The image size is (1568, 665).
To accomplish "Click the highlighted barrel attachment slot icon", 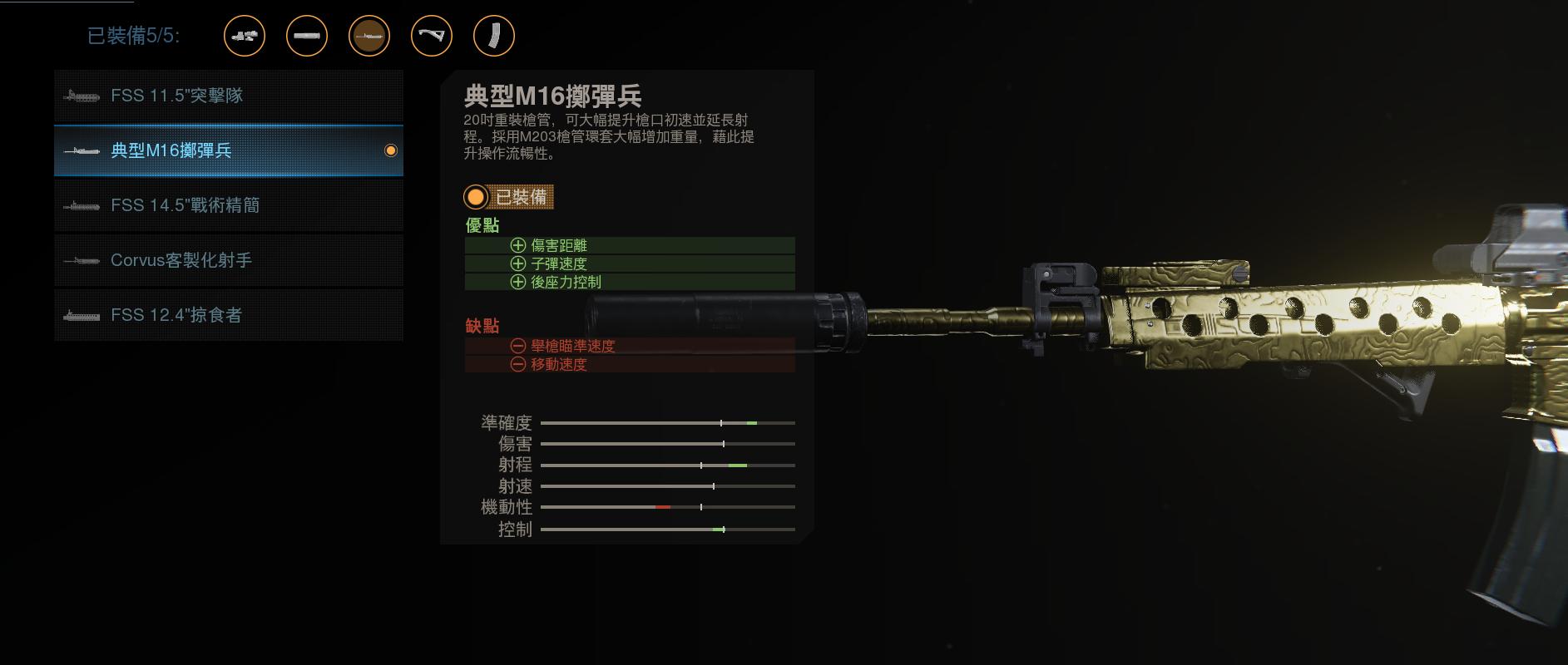I will point(369,36).
